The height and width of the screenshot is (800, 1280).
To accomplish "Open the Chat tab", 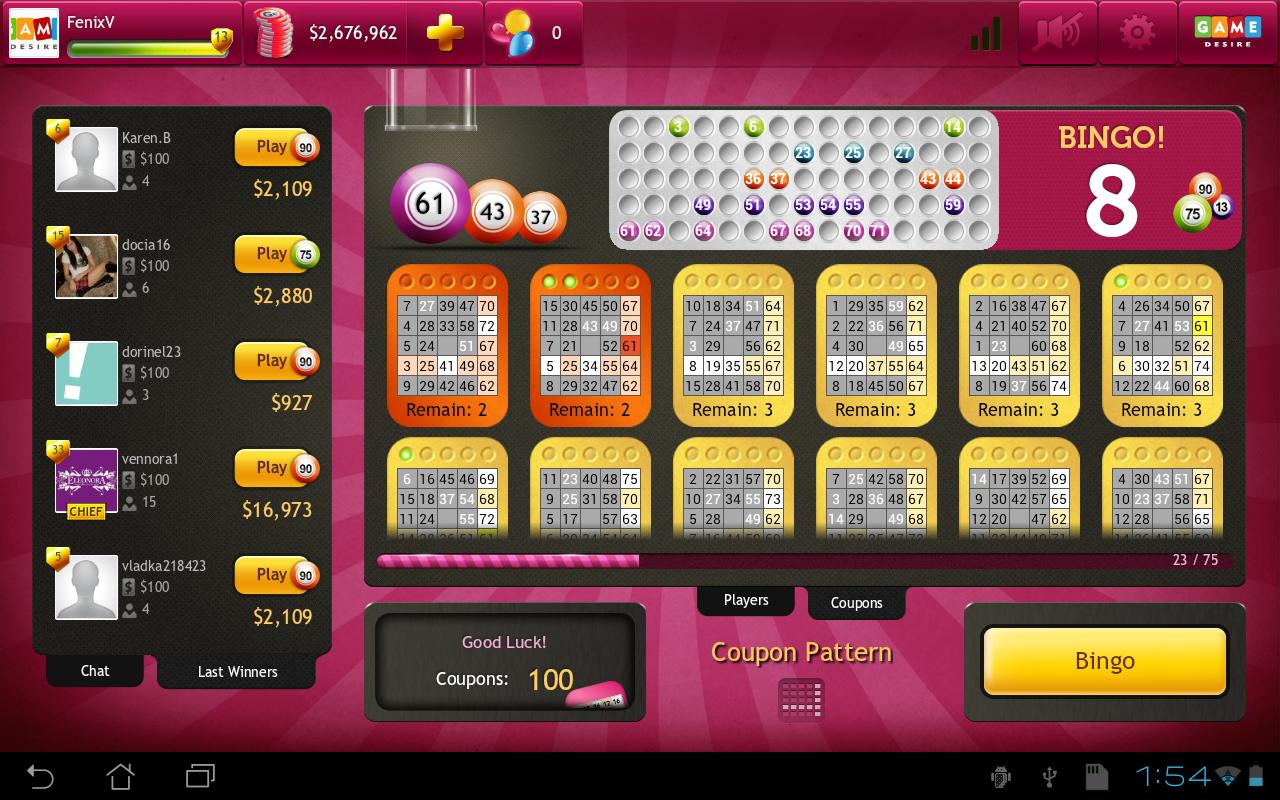I will coord(94,671).
